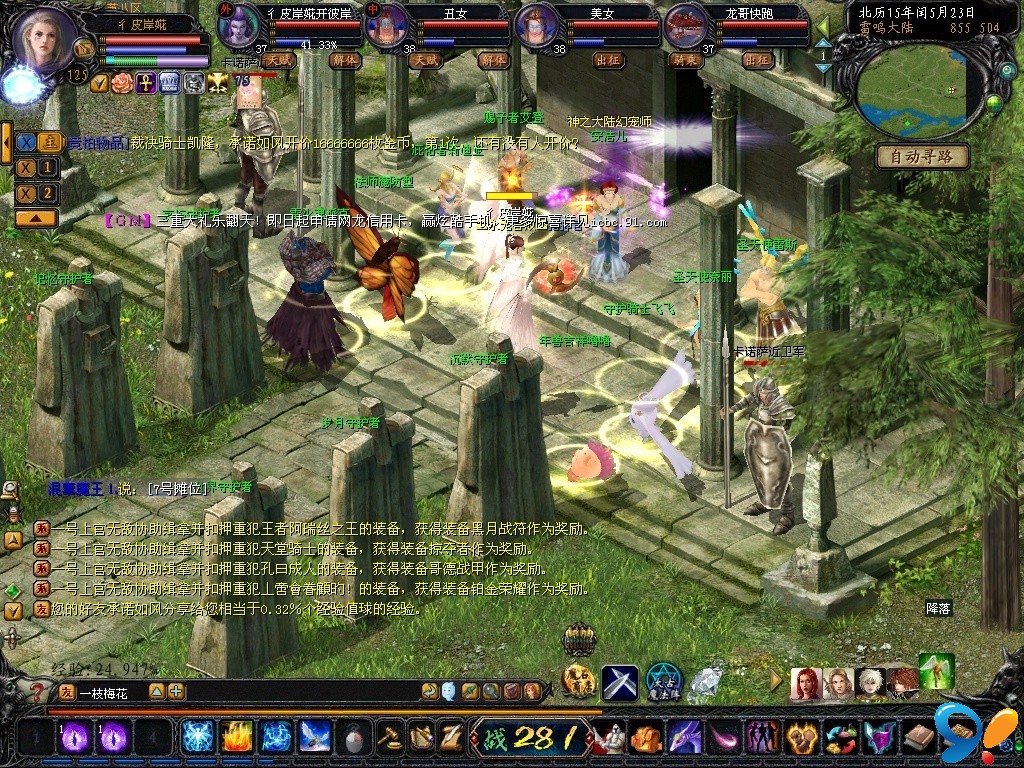Screen dimensions: 1024x768
Task: Activate the fire skill in the hotbar
Action: (235, 737)
